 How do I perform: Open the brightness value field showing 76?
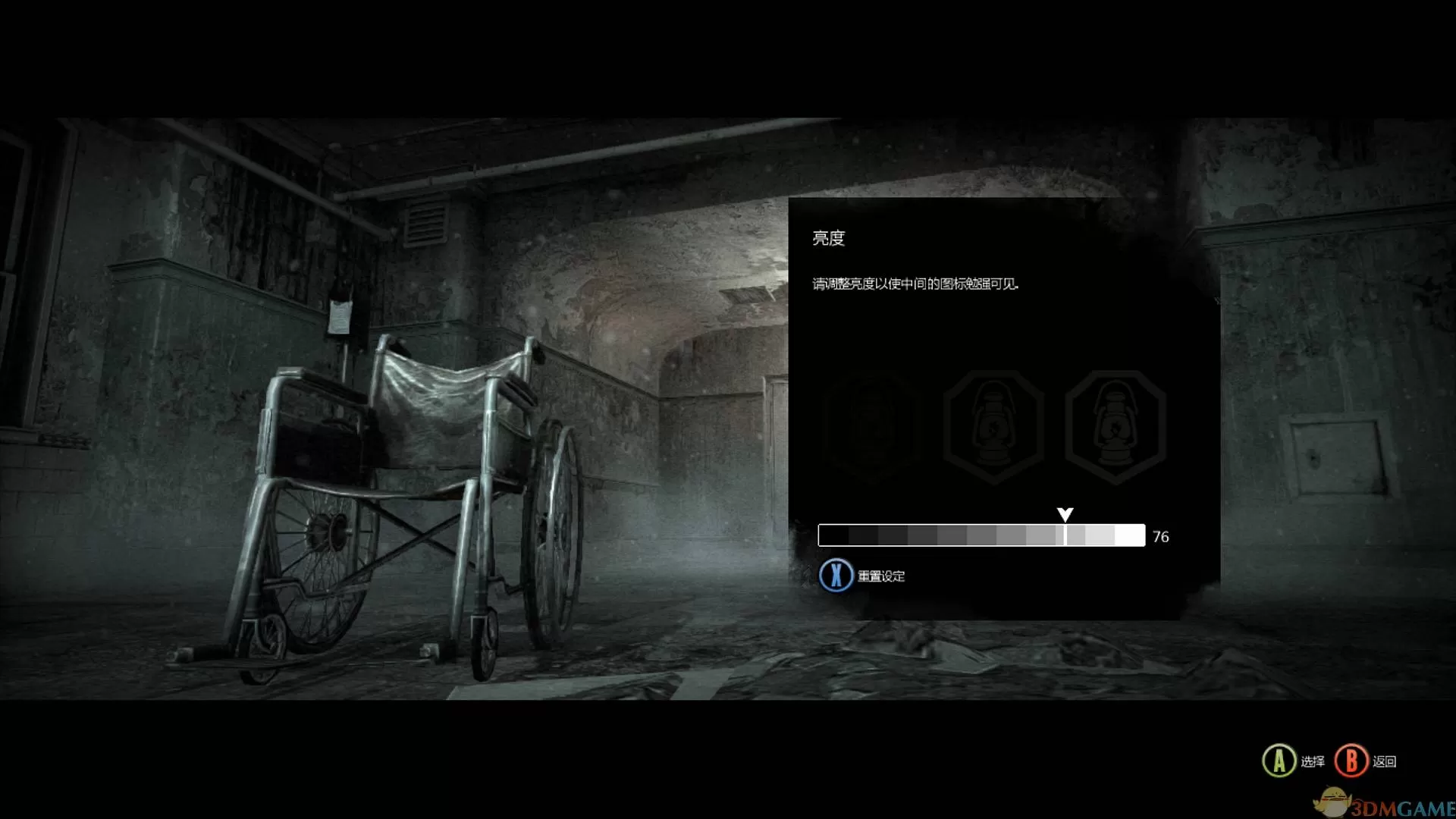(x=1159, y=536)
